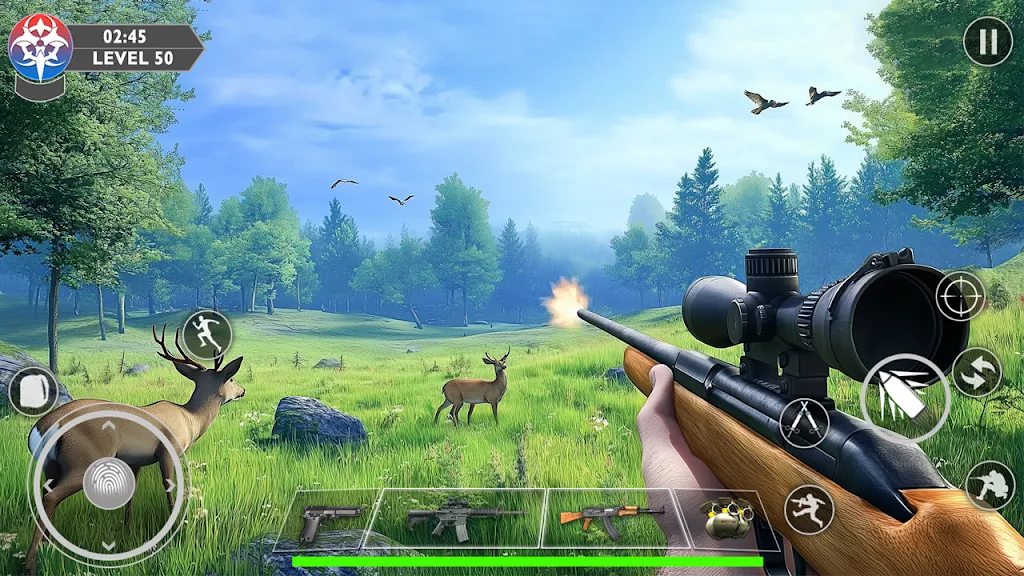Activate the crouching soldier stance button
The image size is (1024, 576).
pyautogui.click(x=989, y=485)
